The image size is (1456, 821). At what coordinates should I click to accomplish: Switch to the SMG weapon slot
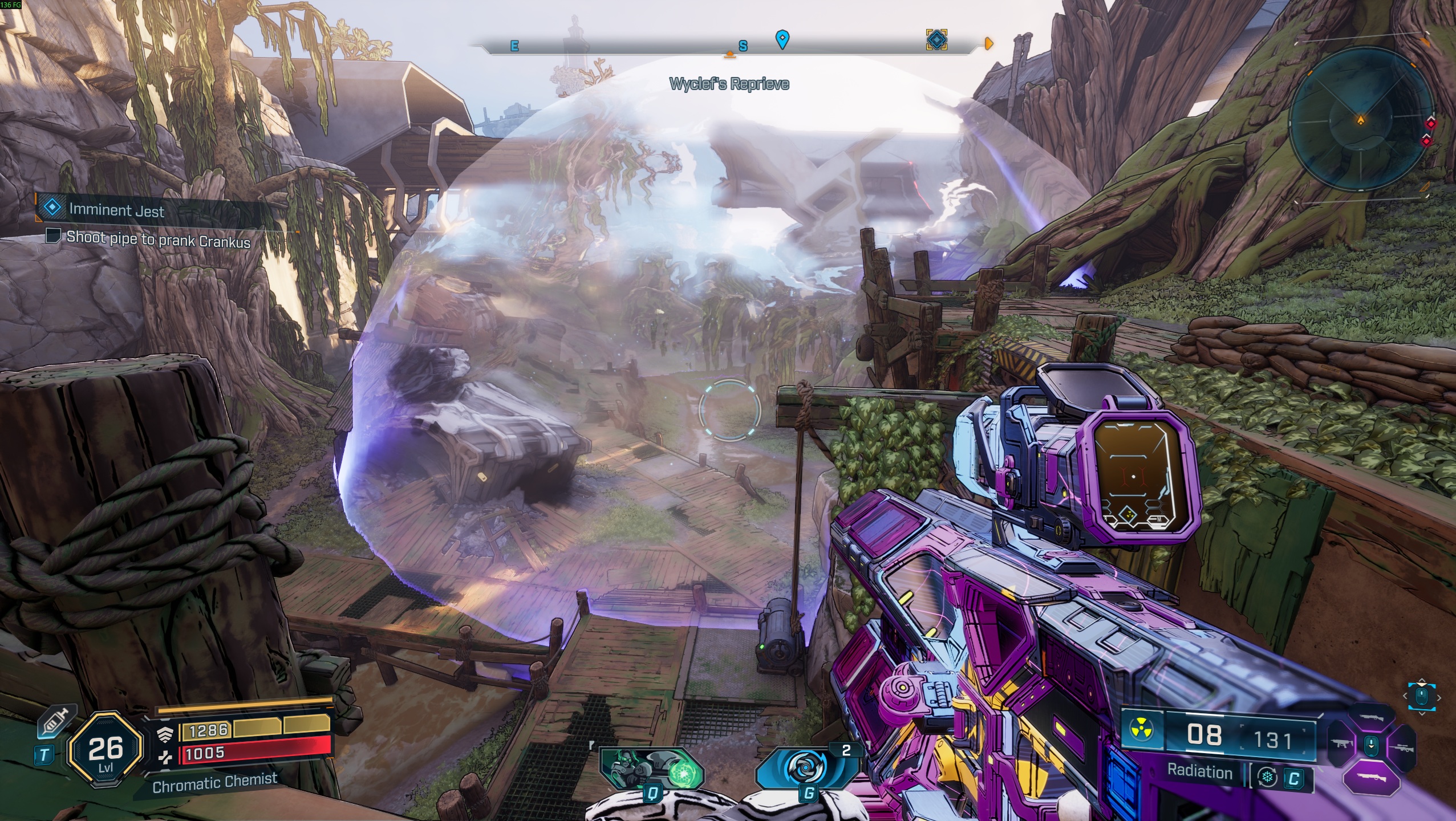pyautogui.click(x=1341, y=744)
